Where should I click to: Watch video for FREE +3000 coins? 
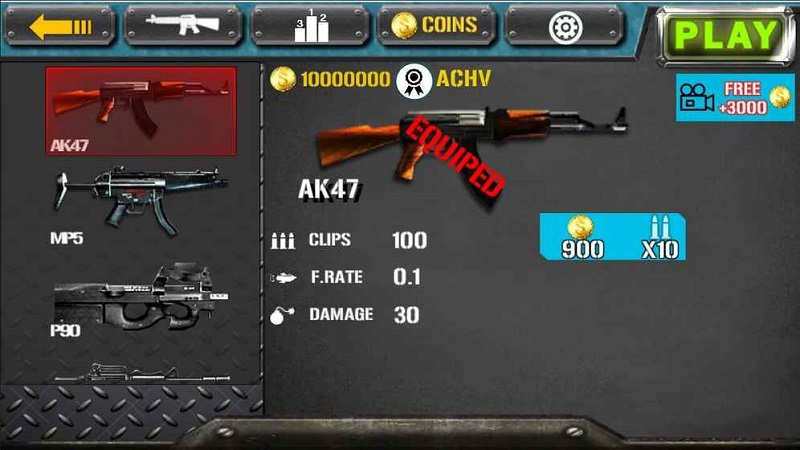pos(735,97)
